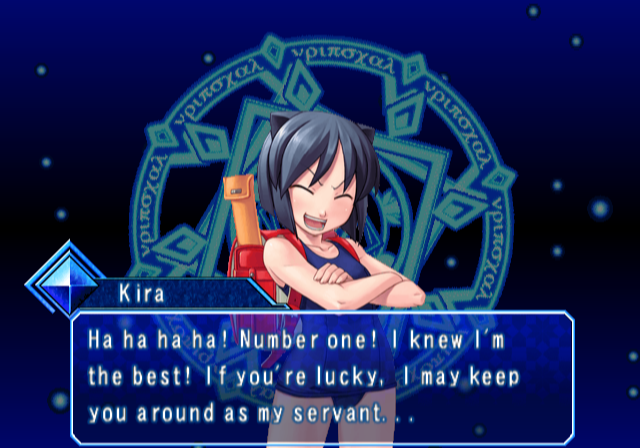Advance Kira's dialogue text box
Screen dimensions: 640x448
point(322,376)
